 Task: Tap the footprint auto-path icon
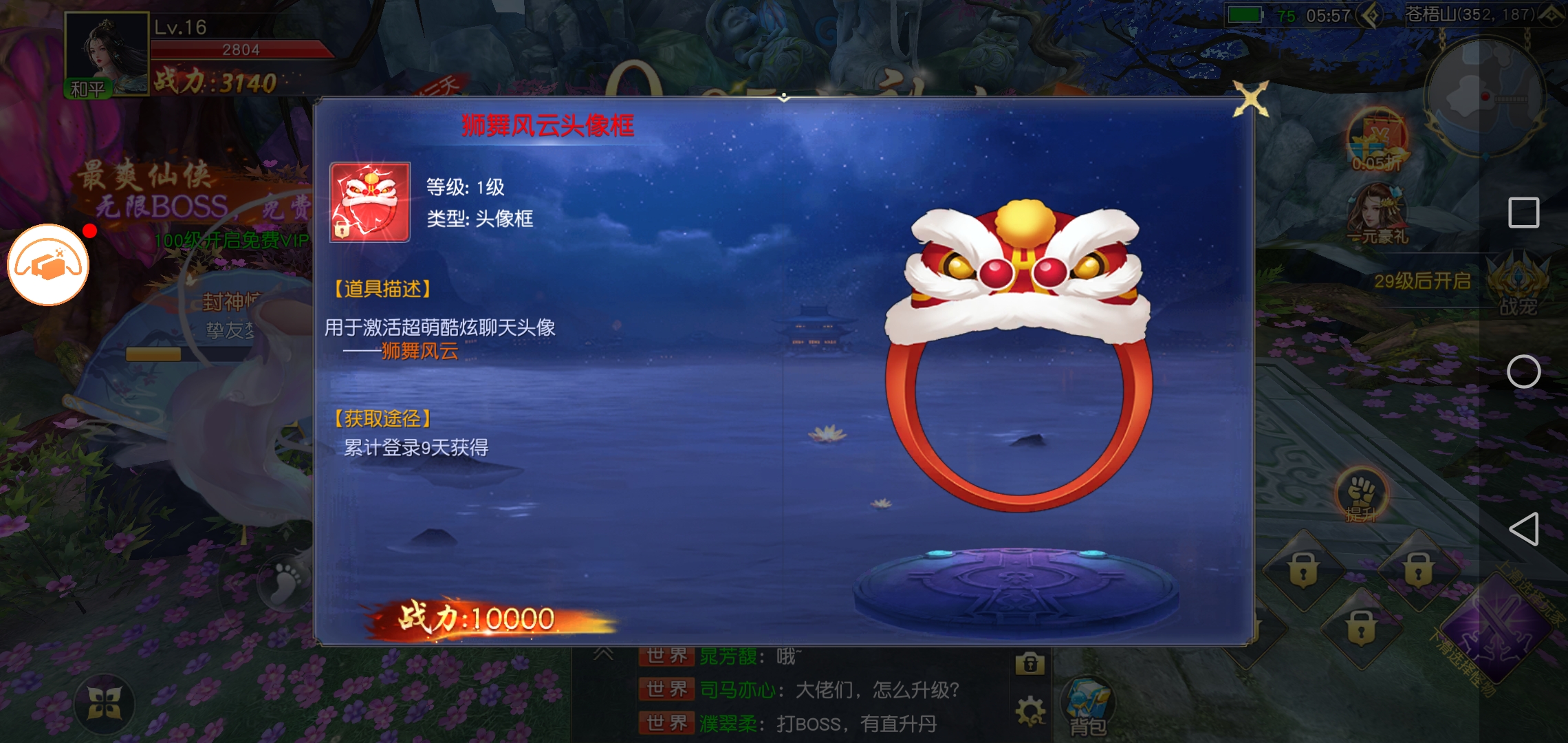285,582
